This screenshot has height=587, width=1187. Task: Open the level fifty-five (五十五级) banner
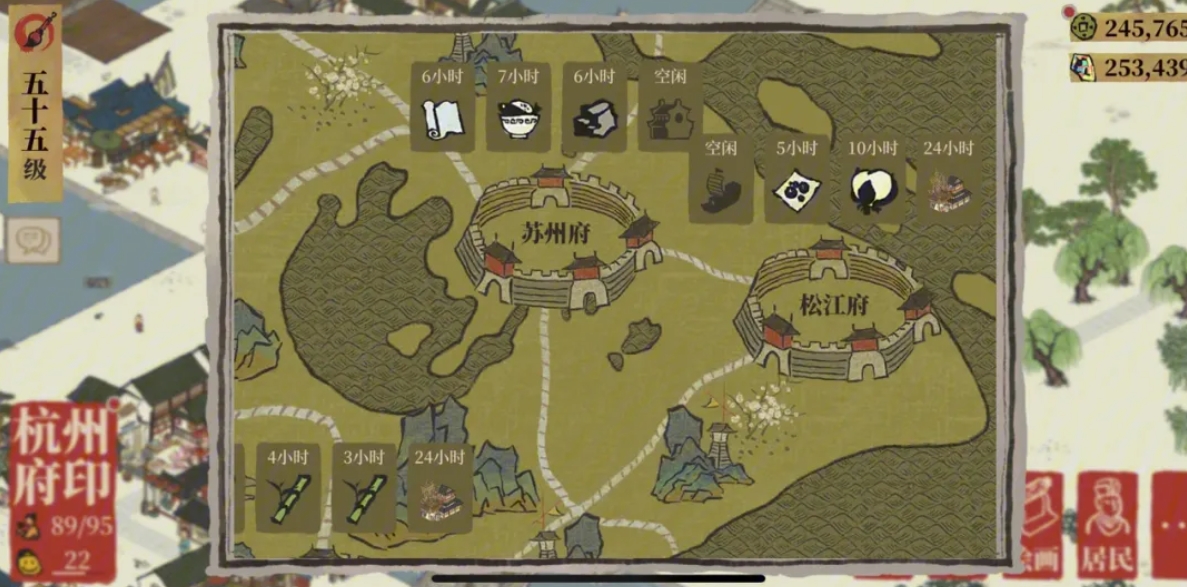[35, 105]
